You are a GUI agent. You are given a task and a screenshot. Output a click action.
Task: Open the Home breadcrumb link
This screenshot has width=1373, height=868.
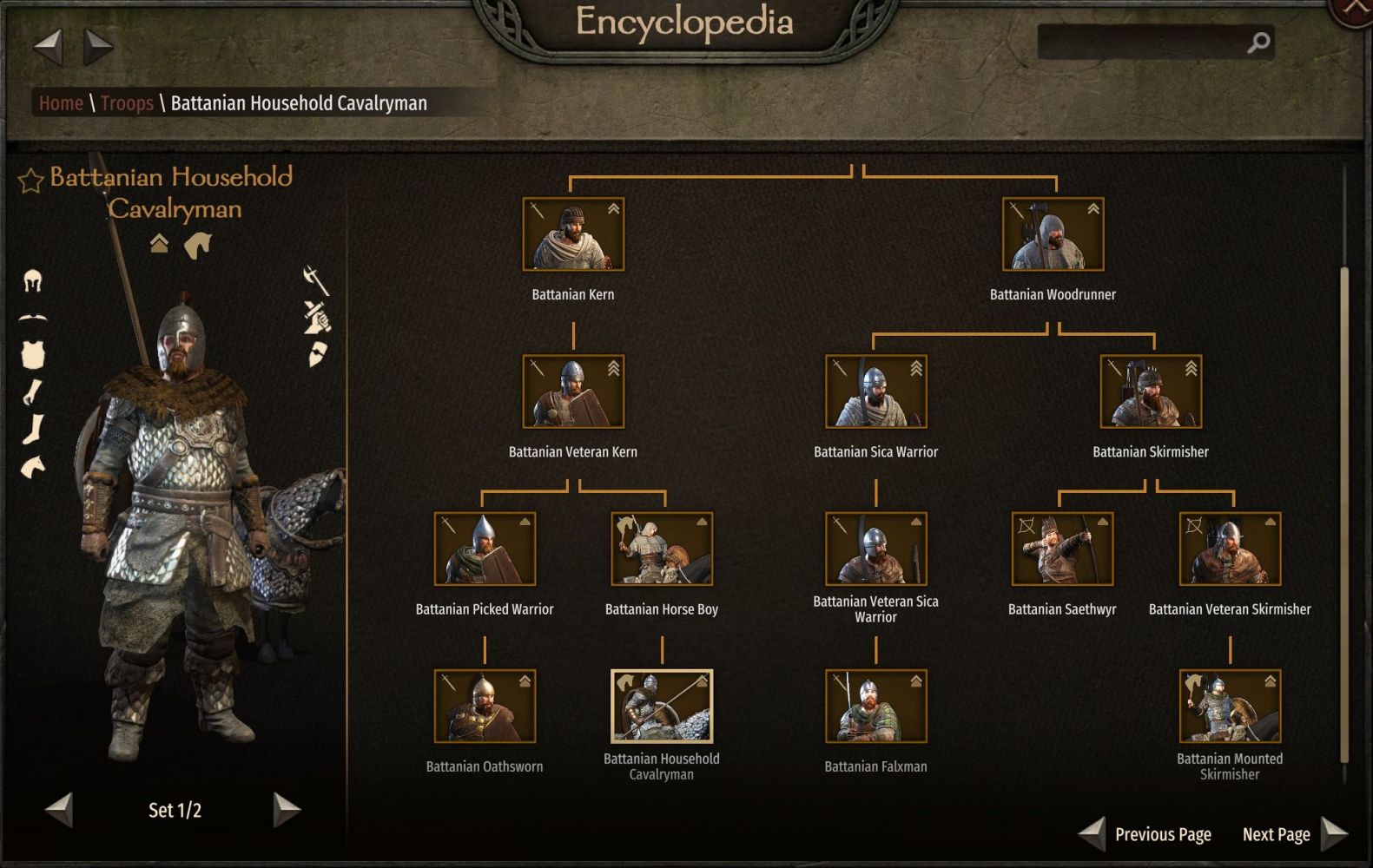pyautogui.click(x=61, y=103)
